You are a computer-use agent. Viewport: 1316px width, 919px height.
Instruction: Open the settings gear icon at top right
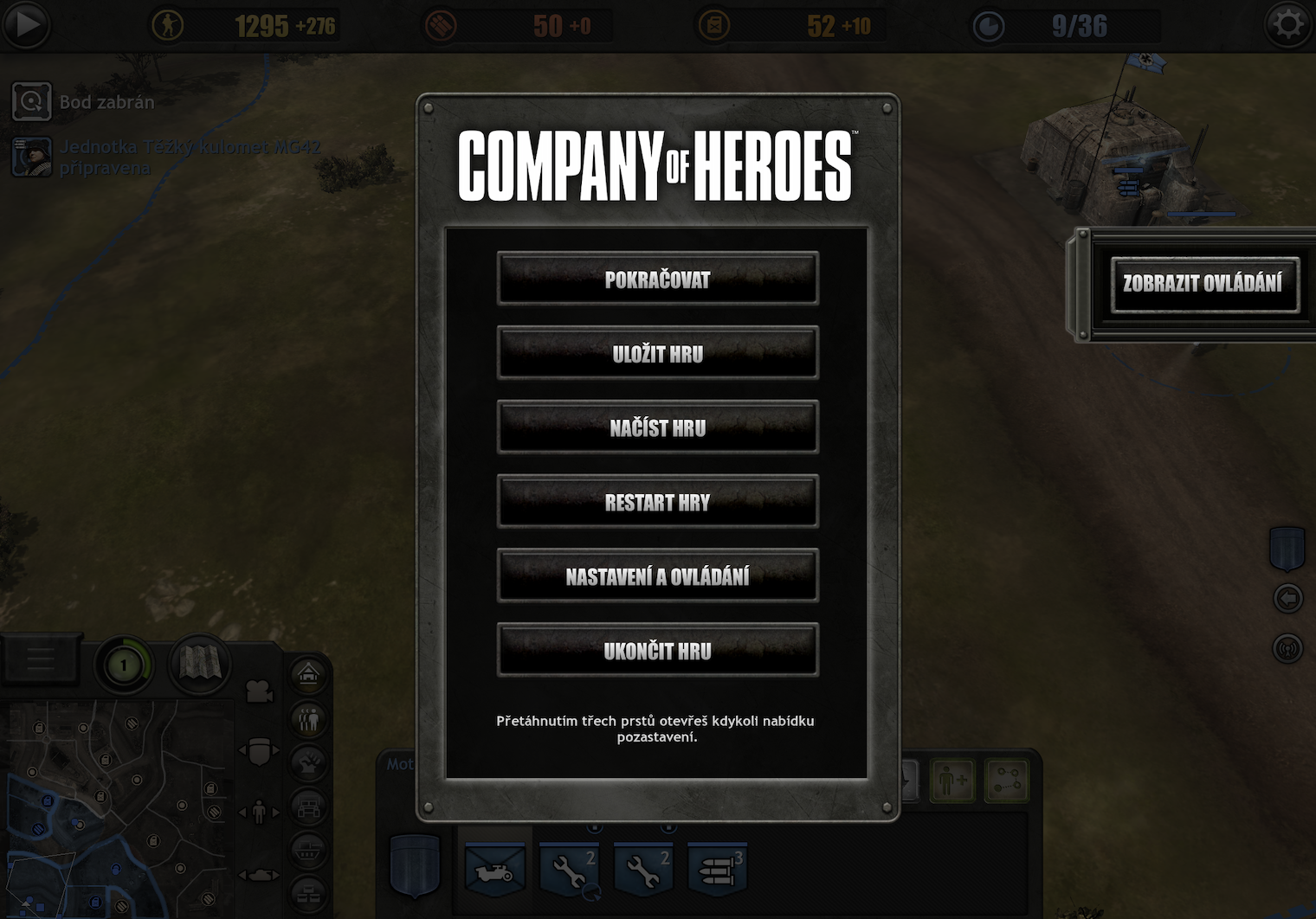[1290, 25]
